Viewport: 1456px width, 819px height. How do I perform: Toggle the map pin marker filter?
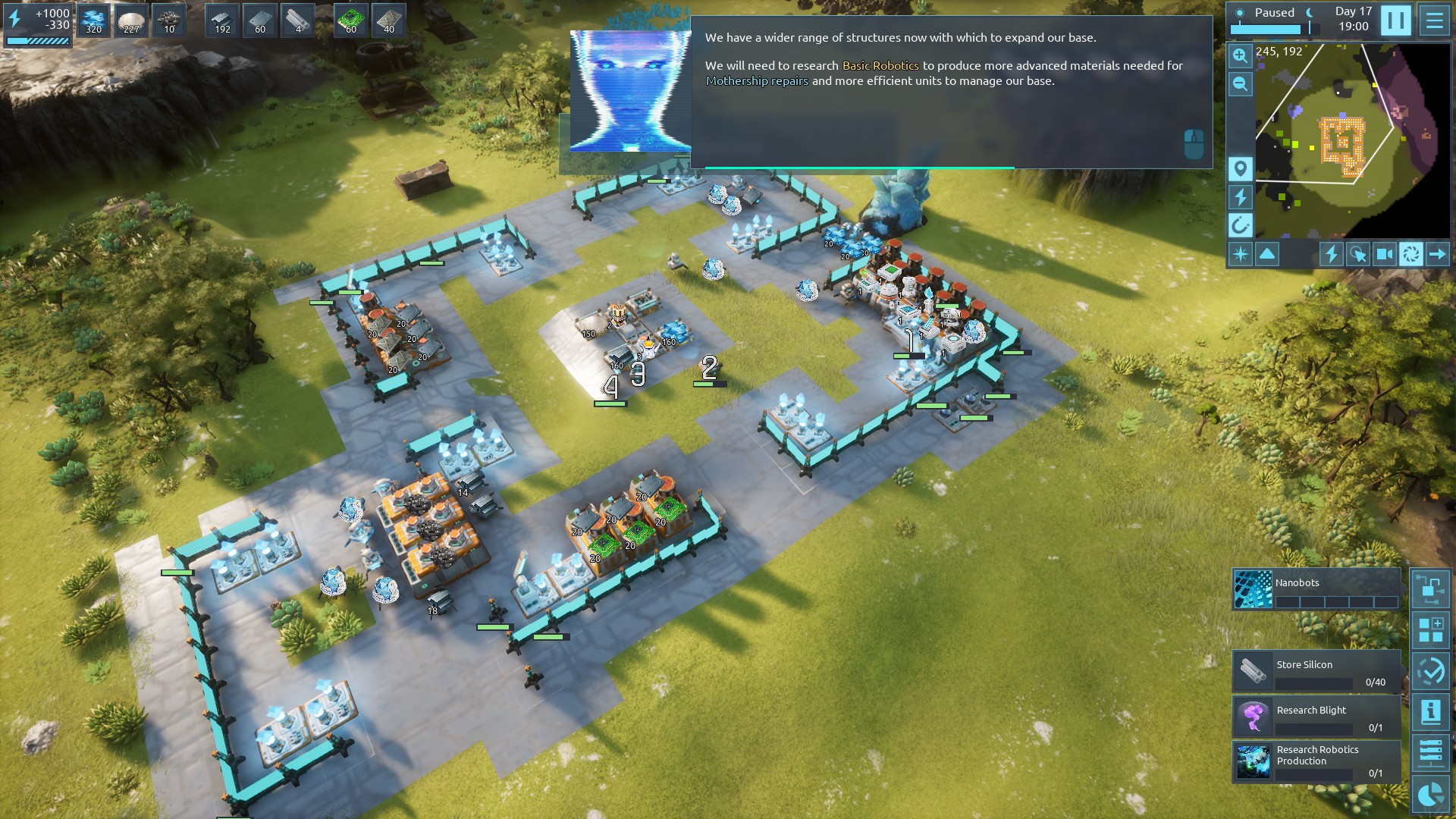pyautogui.click(x=1240, y=168)
